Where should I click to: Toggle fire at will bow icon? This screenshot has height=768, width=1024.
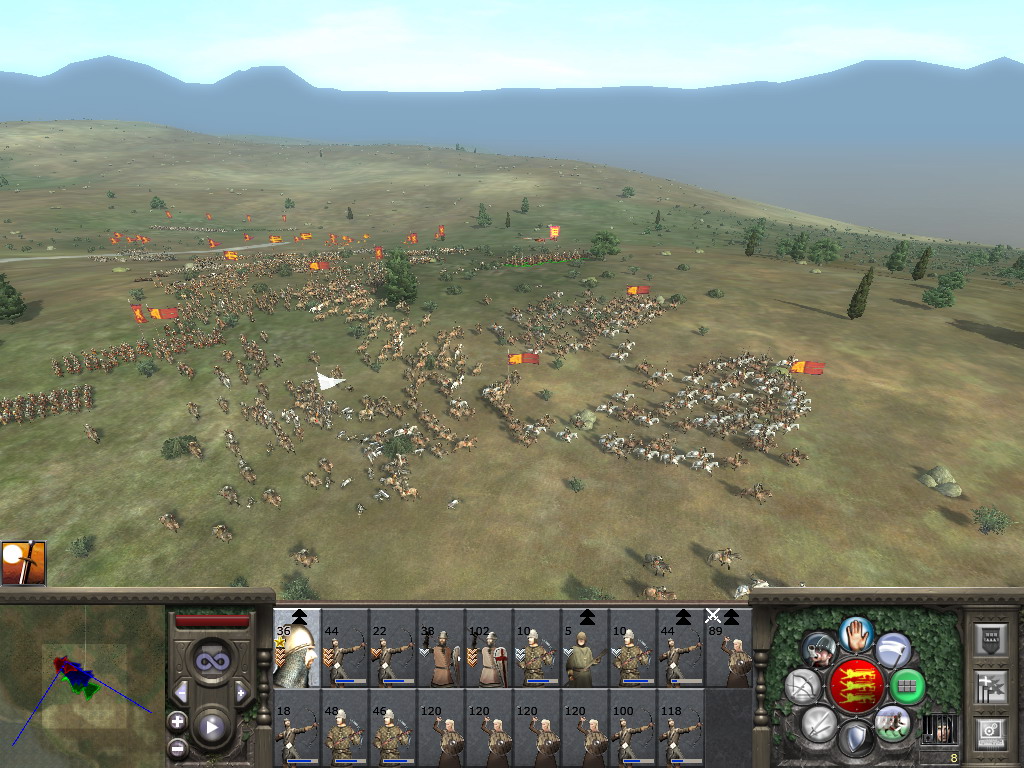point(803,686)
